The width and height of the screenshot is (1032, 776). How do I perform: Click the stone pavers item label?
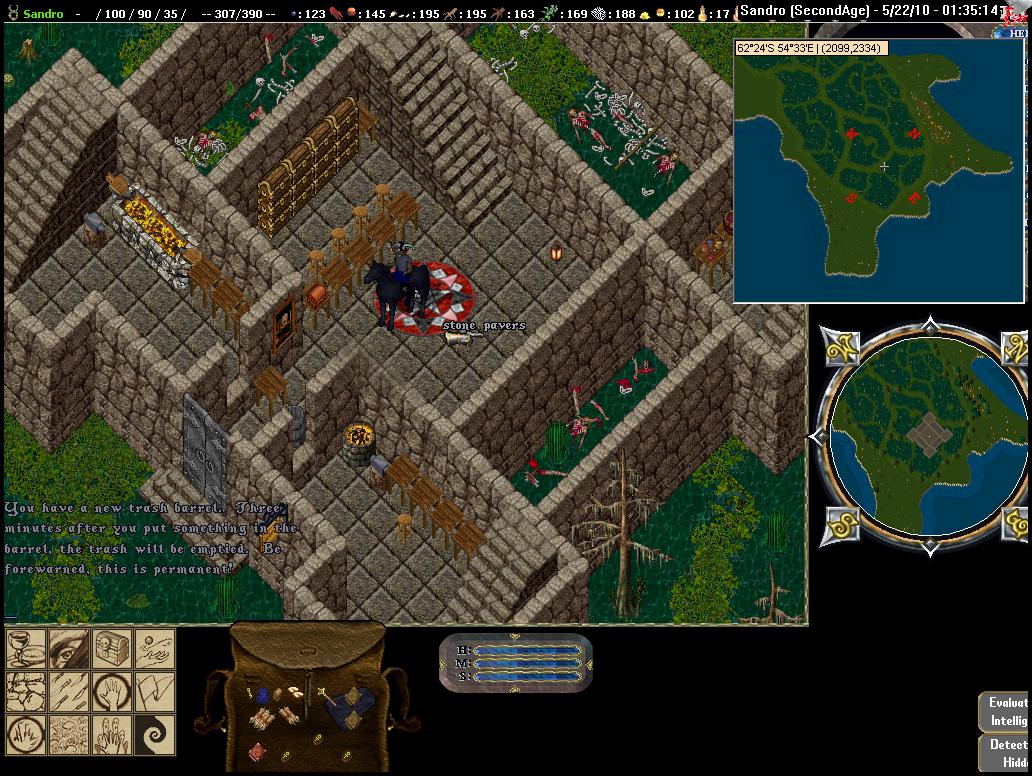[x=484, y=326]
